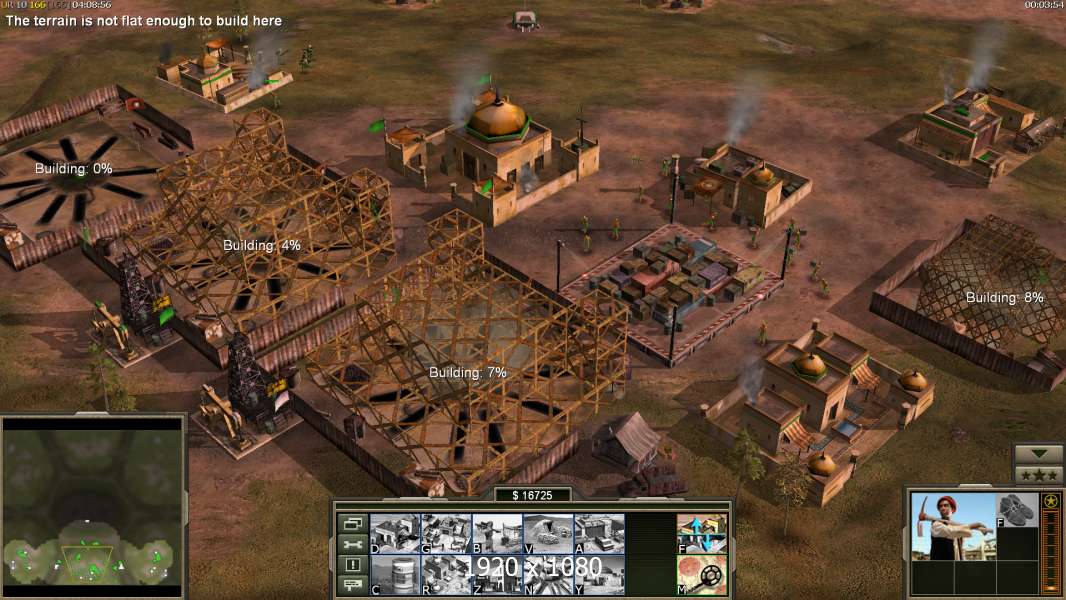The height and width of the screenshot is (600, 1066).
Task: Open the three-star General's powers button
Action: click(x=1038, y=475)
